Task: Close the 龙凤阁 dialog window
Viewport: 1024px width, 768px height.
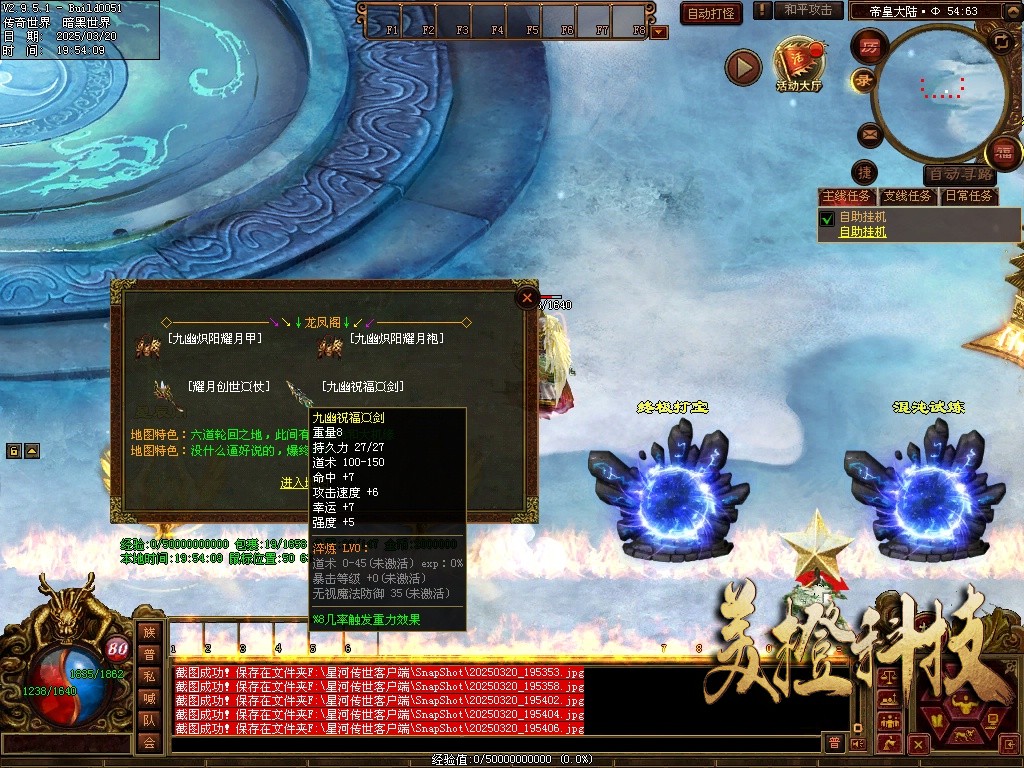Action: coord(527,297)
